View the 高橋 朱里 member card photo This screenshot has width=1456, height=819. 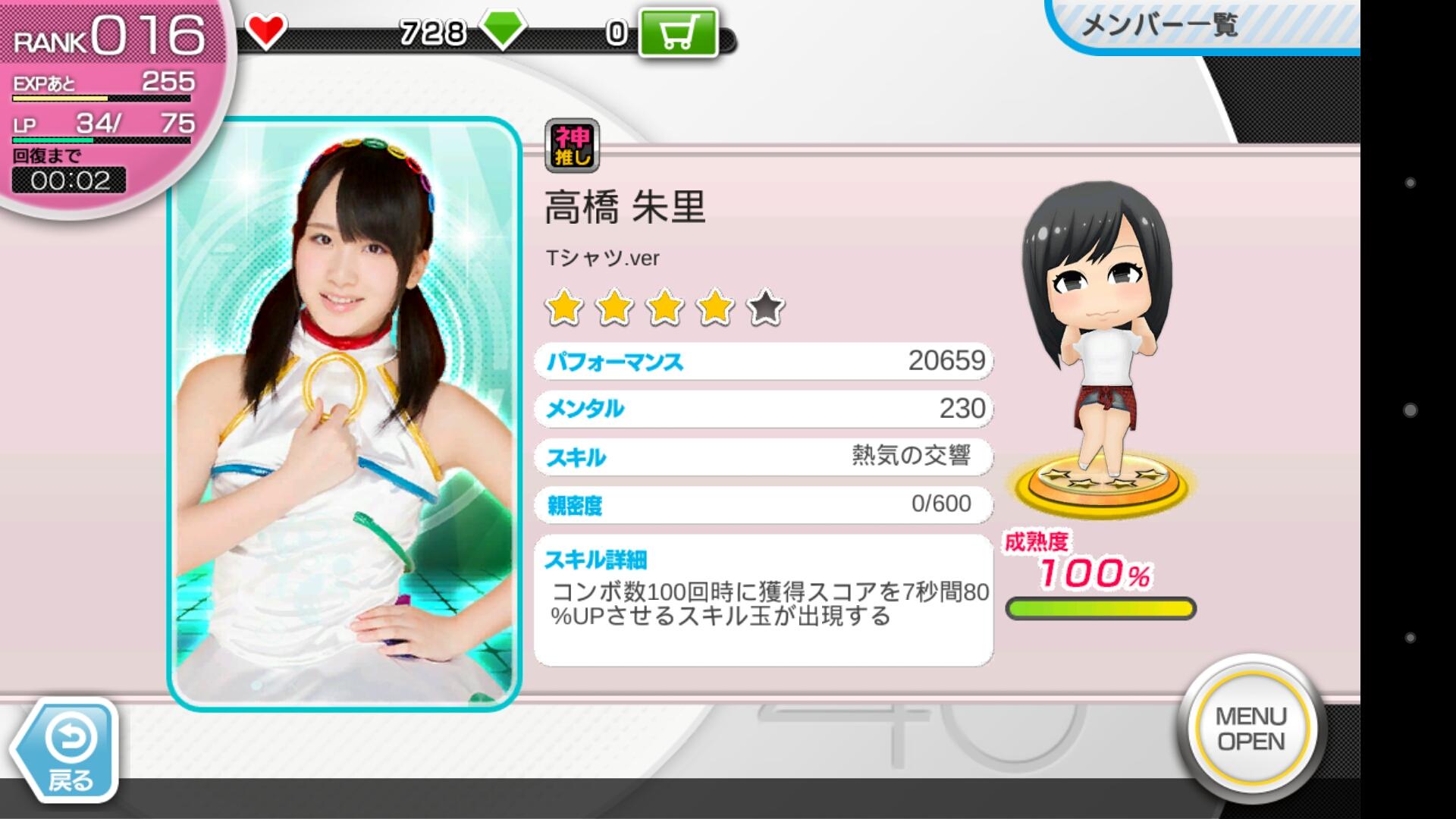pos(344,414)
